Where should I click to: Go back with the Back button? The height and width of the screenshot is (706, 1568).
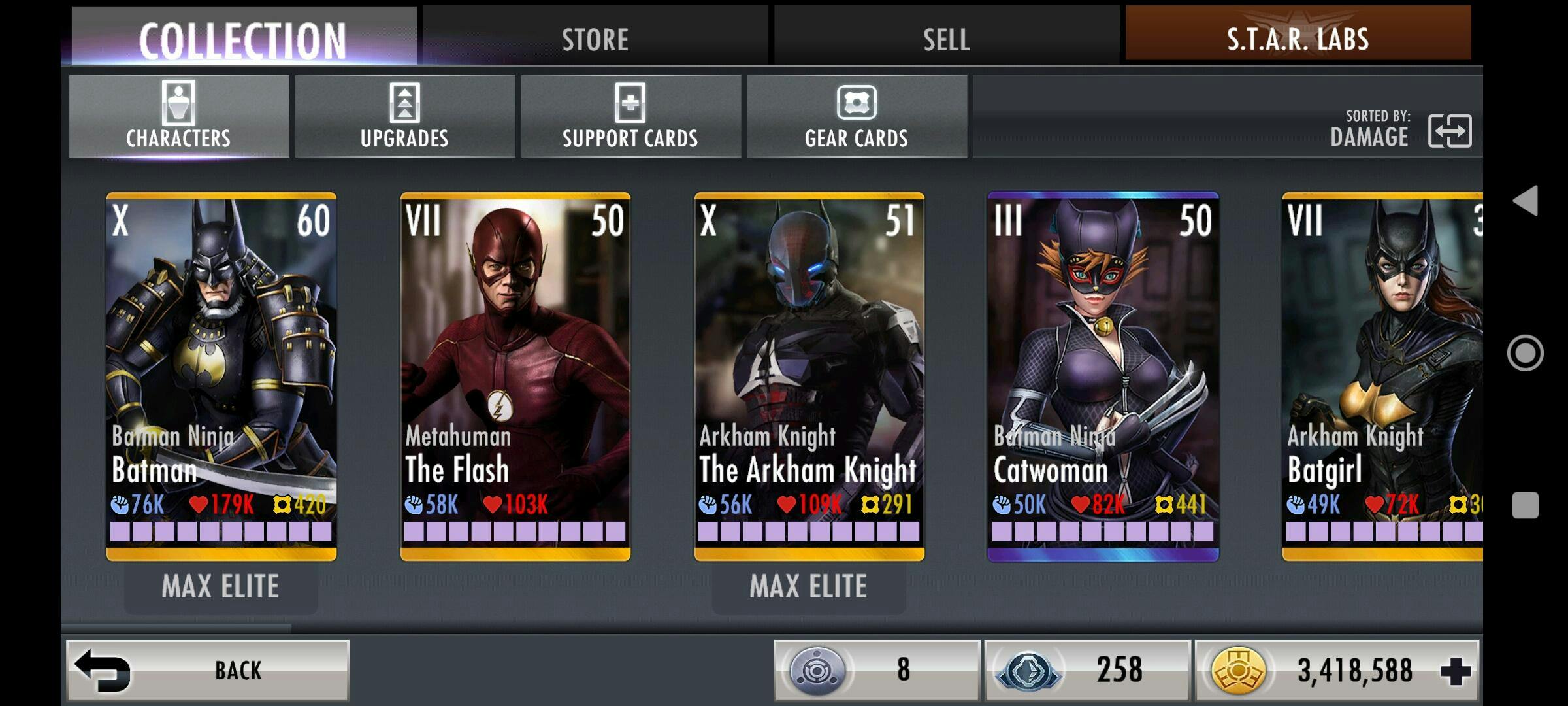tap(208, 670)
